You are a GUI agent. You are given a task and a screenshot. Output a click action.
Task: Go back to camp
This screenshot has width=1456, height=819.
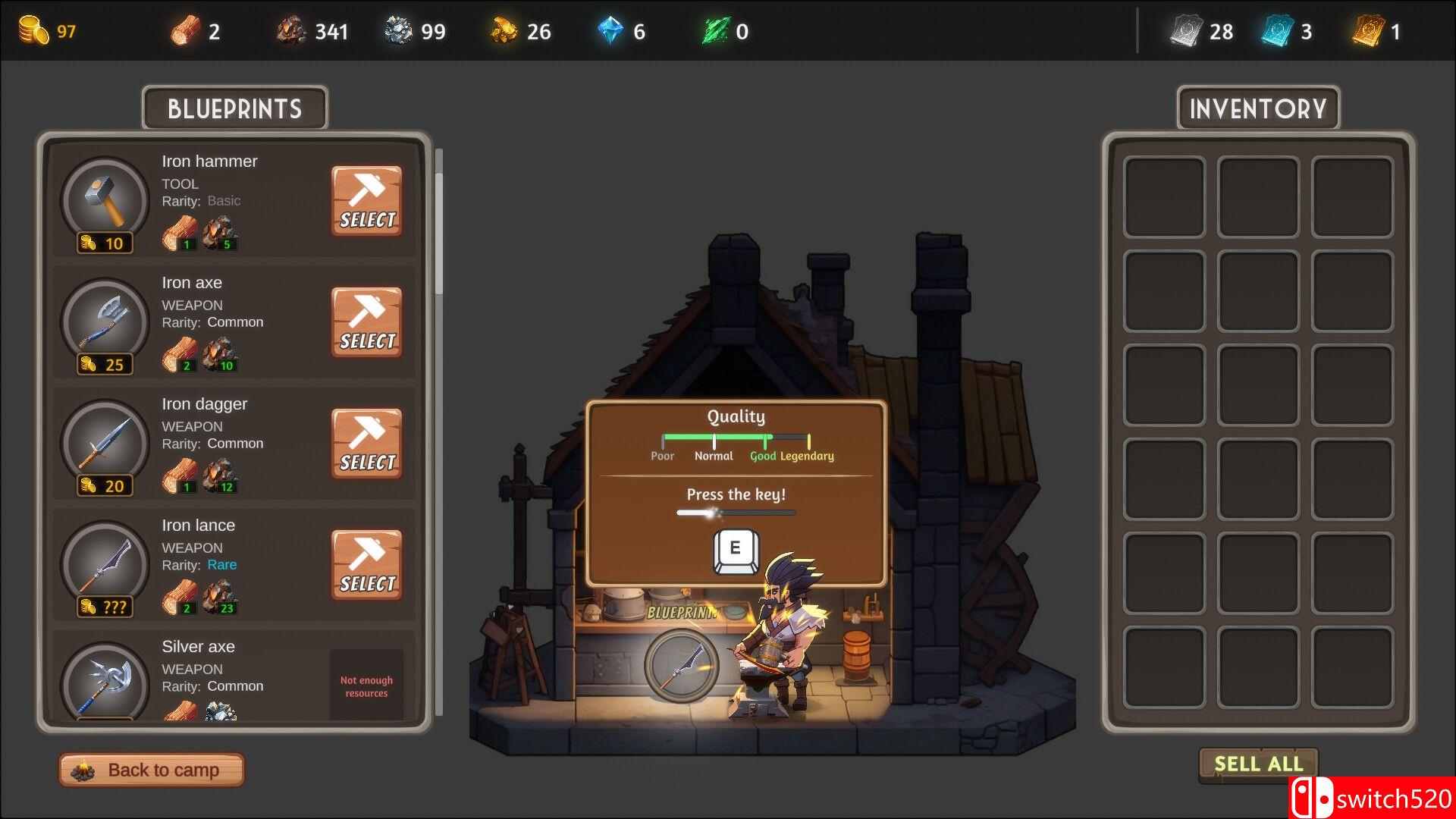coord(152,770)
